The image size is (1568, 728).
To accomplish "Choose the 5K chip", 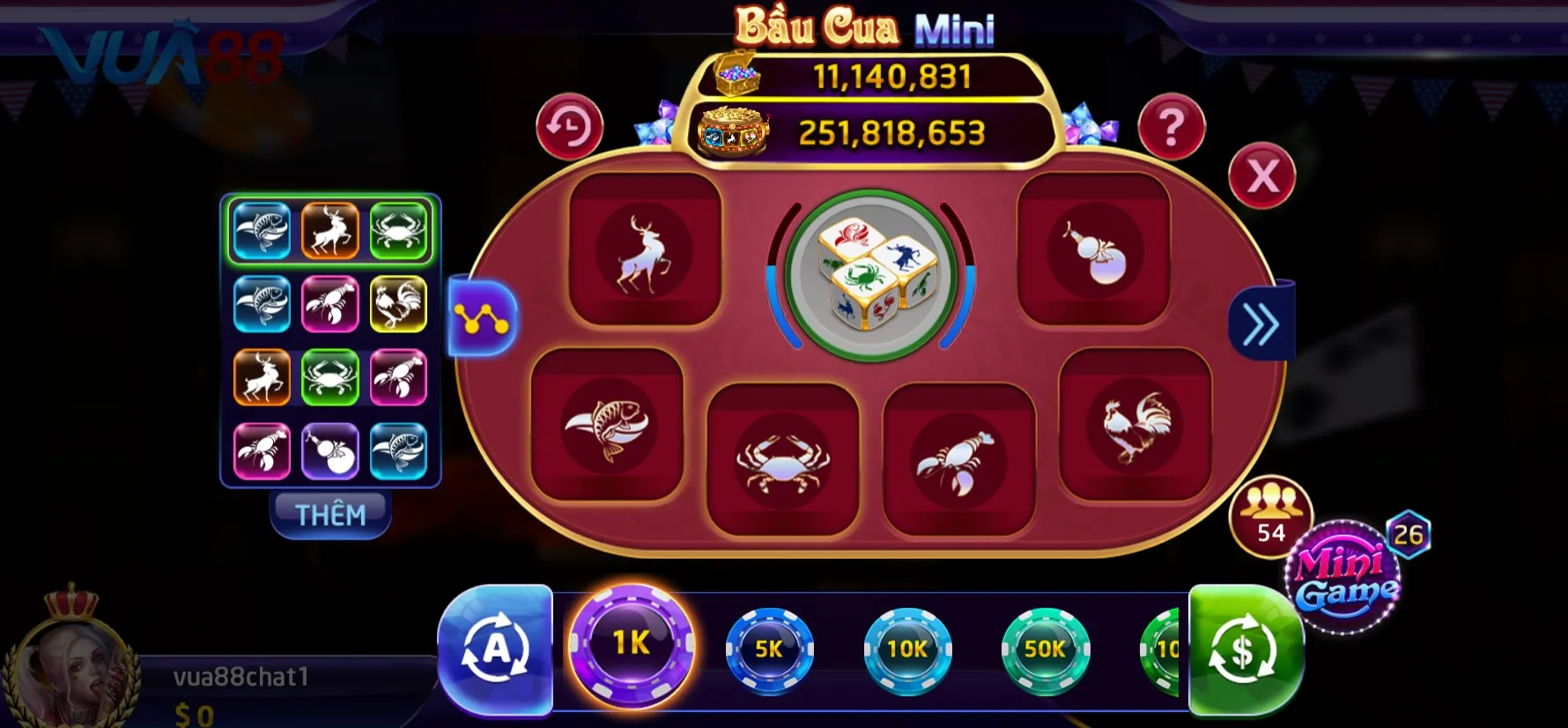I will pyautogui.click(x=769, y=650).
